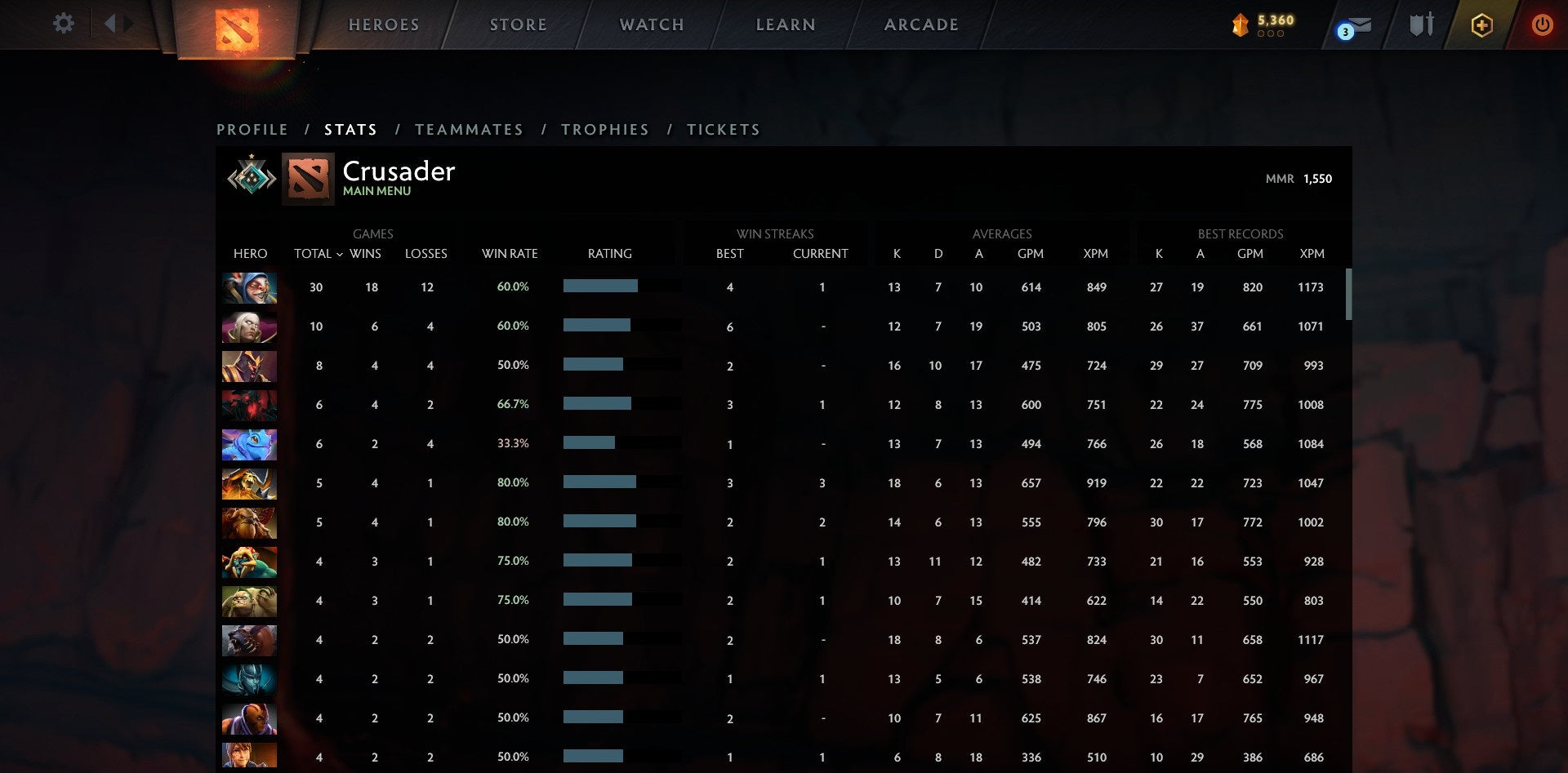The height and width of the screenshot is (773, 1568).
Task: Select the top hero portrait thumbnail
Action: click(x=249, y=287)
